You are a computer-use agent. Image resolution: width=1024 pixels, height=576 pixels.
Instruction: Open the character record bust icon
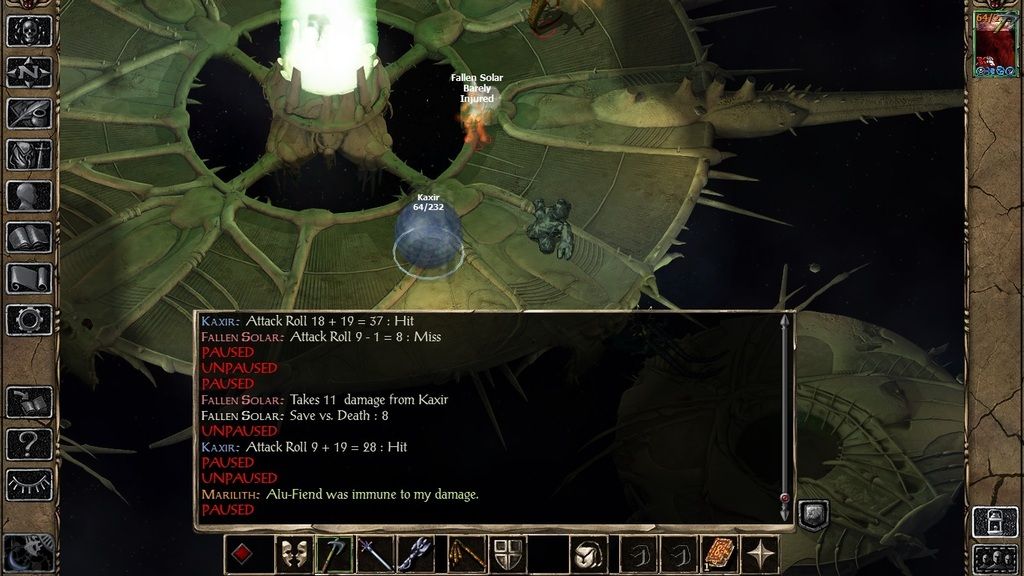[29, 196]
